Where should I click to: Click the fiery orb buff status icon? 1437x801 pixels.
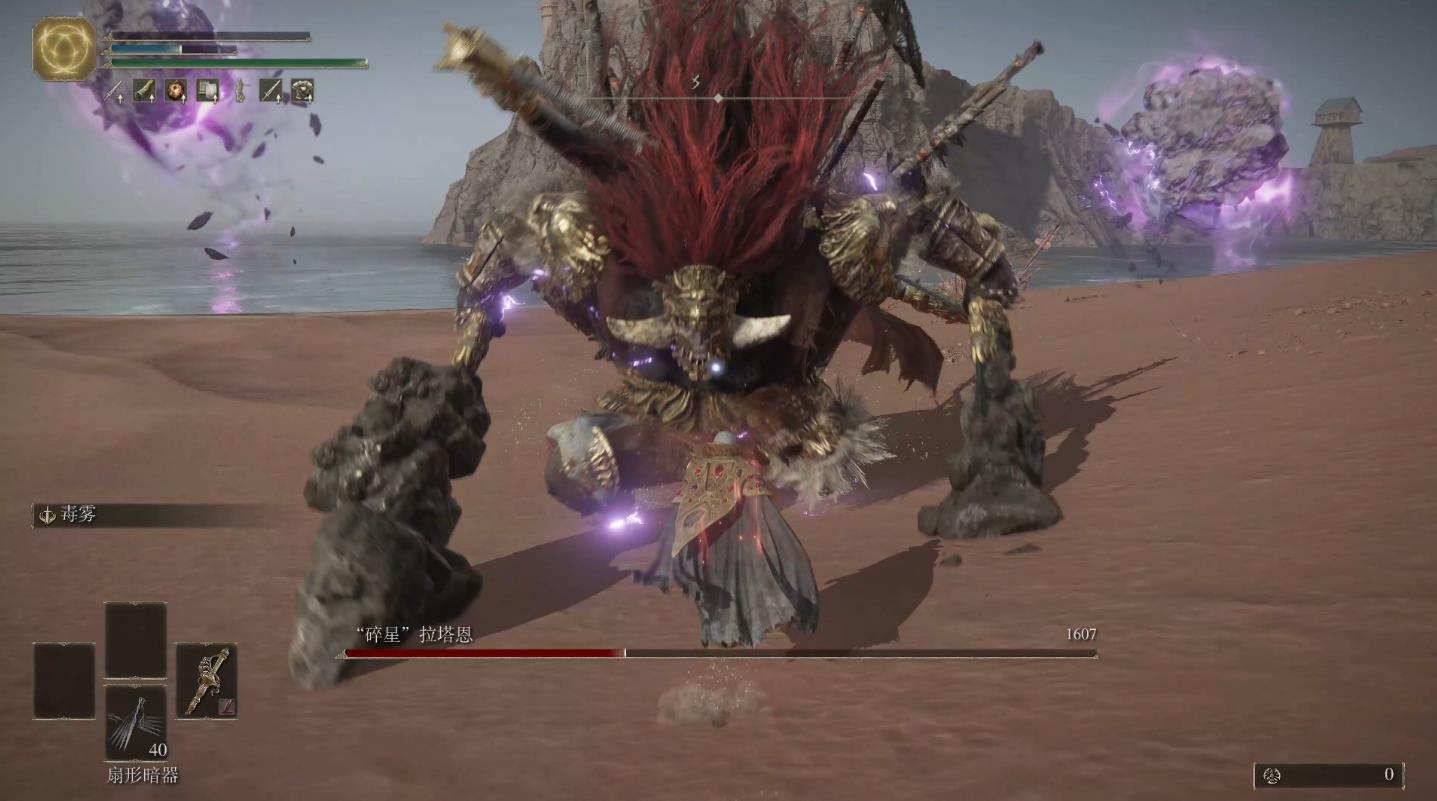click(176, 91)
